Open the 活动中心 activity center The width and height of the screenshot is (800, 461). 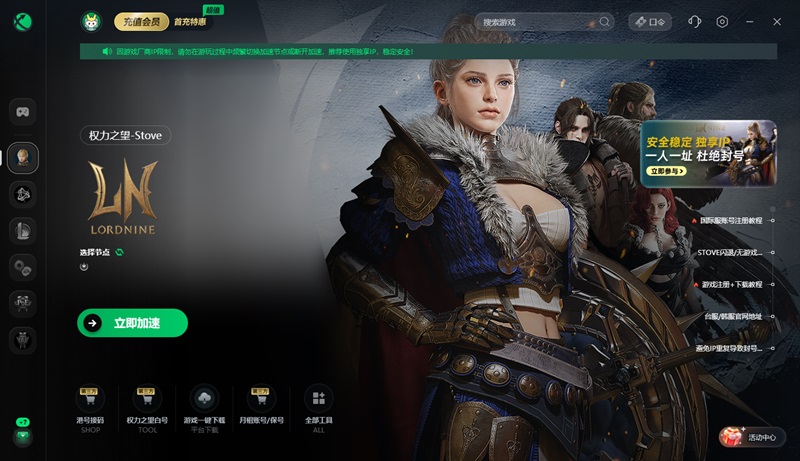753,437
